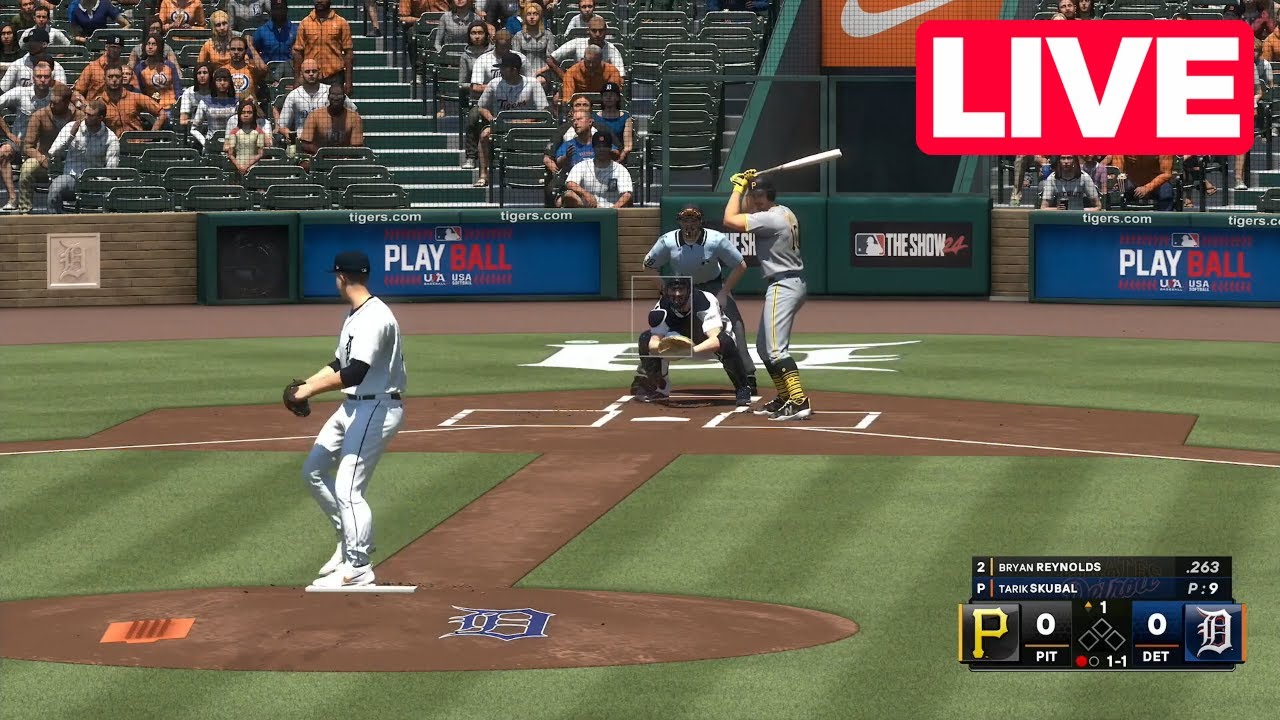The image size is (1280, 720).
Task: Click the Pittsburgh Pirates logo on the scoreboard
Action: 989,630
